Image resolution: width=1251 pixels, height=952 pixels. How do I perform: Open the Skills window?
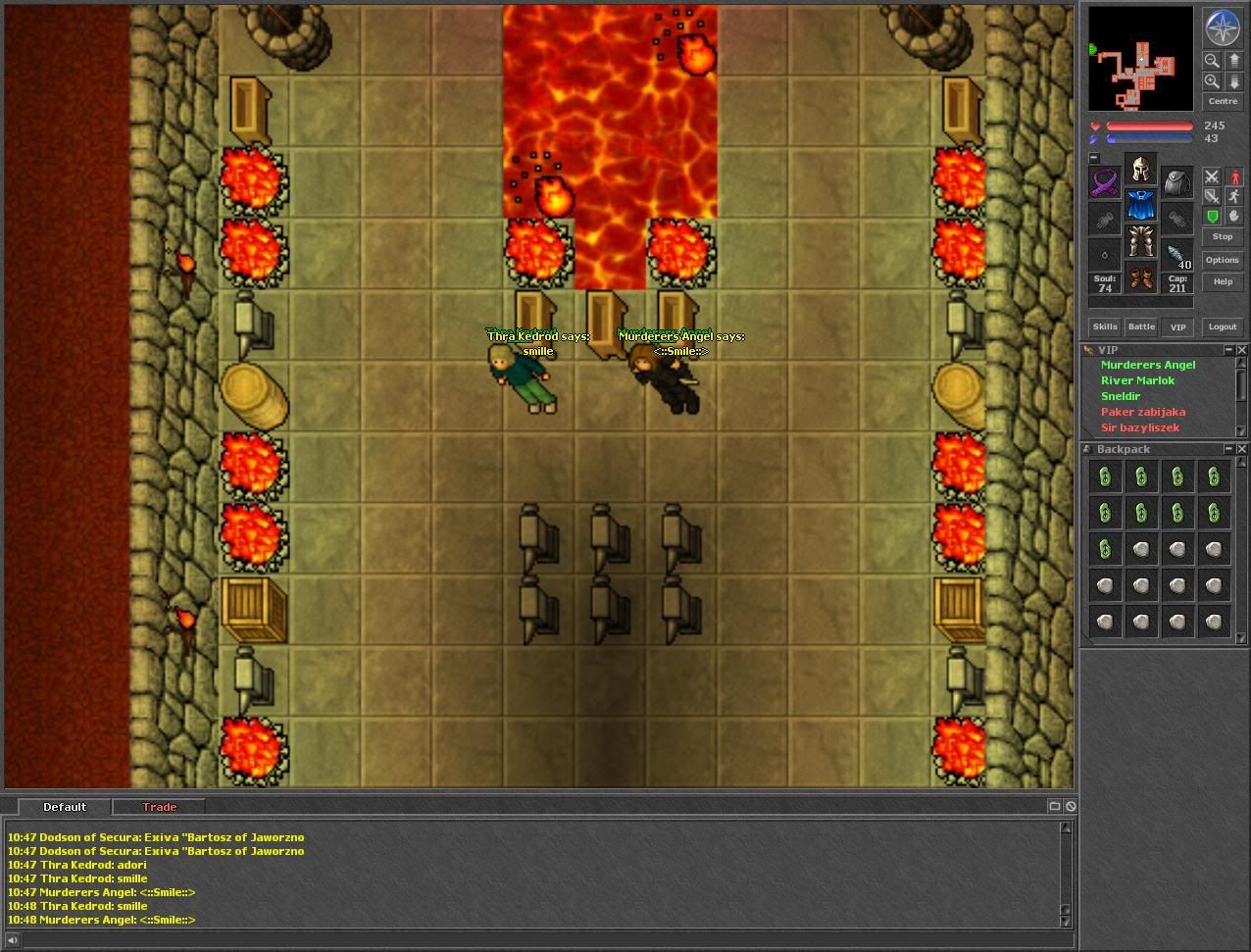point(1105,326)
